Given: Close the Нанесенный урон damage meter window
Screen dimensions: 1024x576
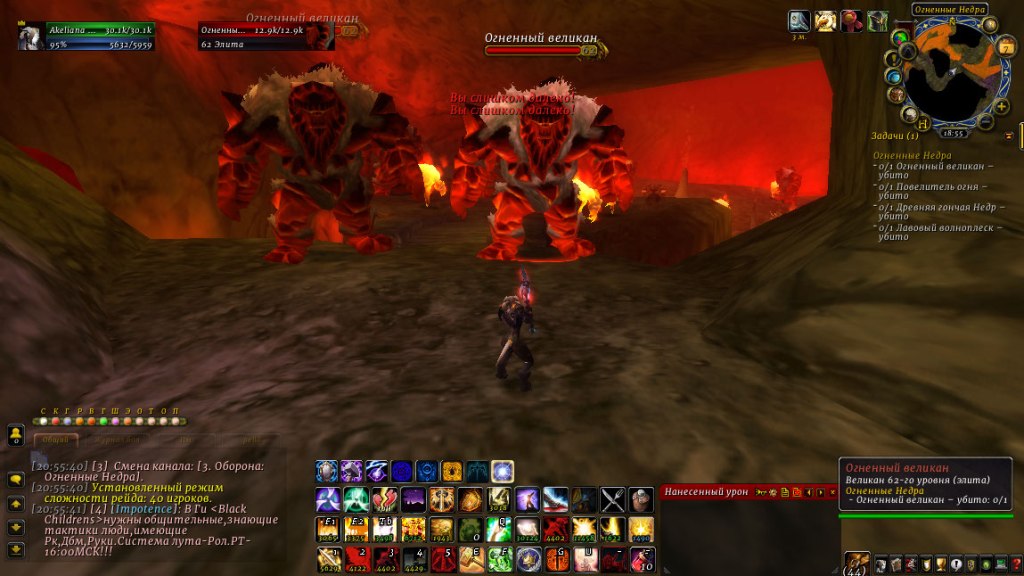Looking at the screenshot, I should (x=833, y=492).
